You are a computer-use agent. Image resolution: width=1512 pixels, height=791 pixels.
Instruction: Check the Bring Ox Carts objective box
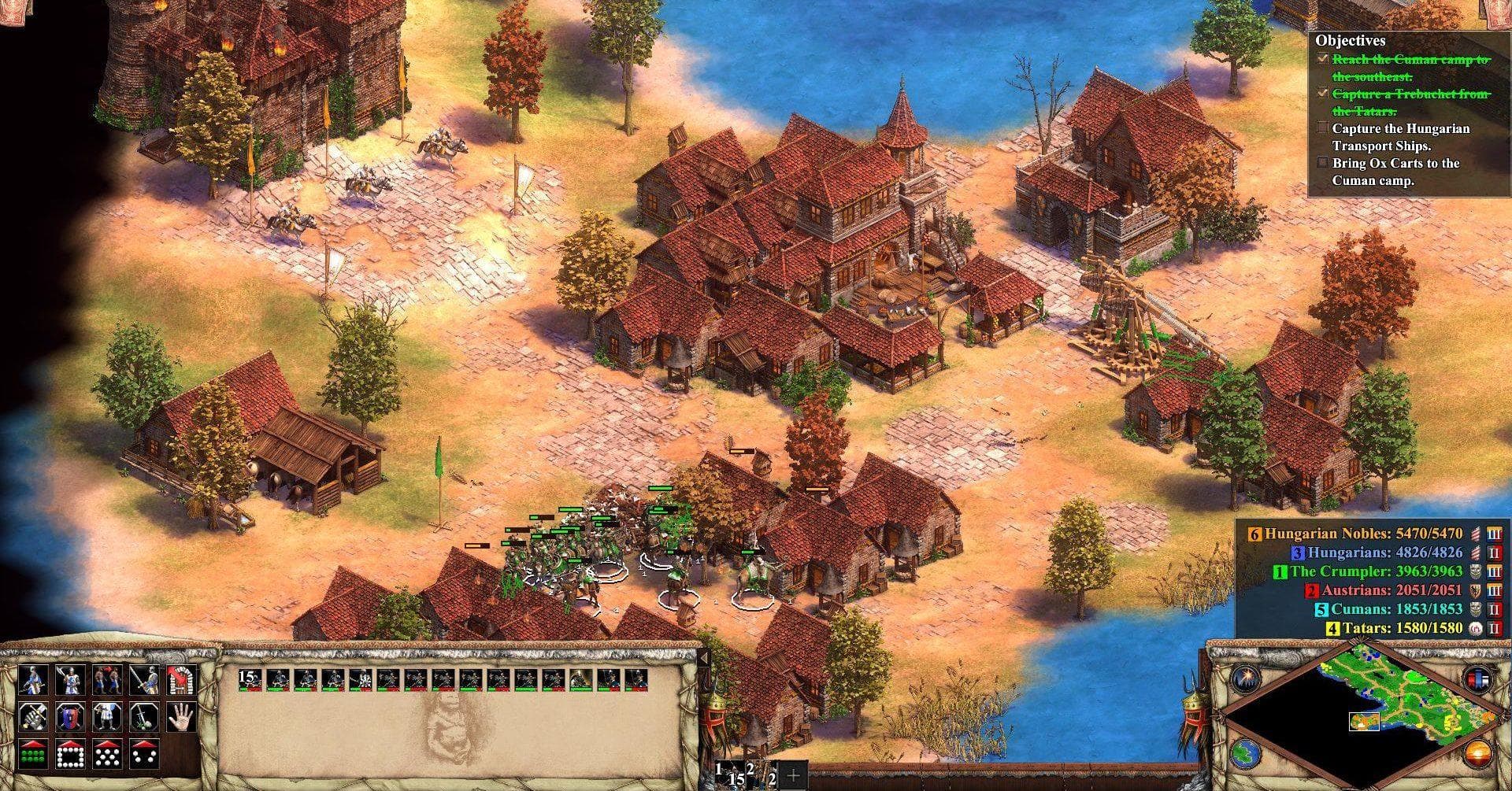(1322, 161)
